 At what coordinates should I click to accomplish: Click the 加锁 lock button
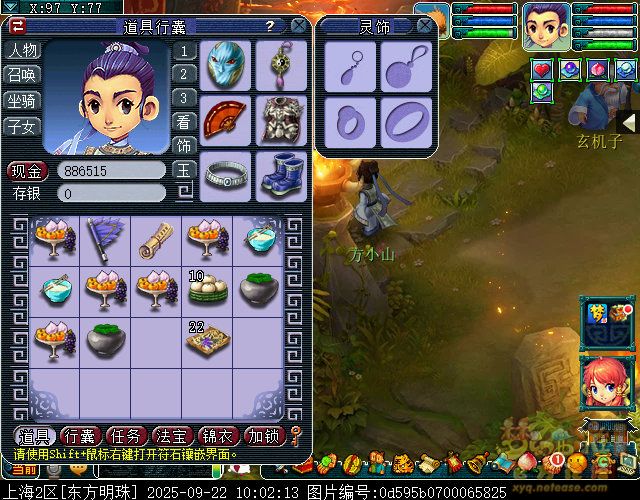265,436
